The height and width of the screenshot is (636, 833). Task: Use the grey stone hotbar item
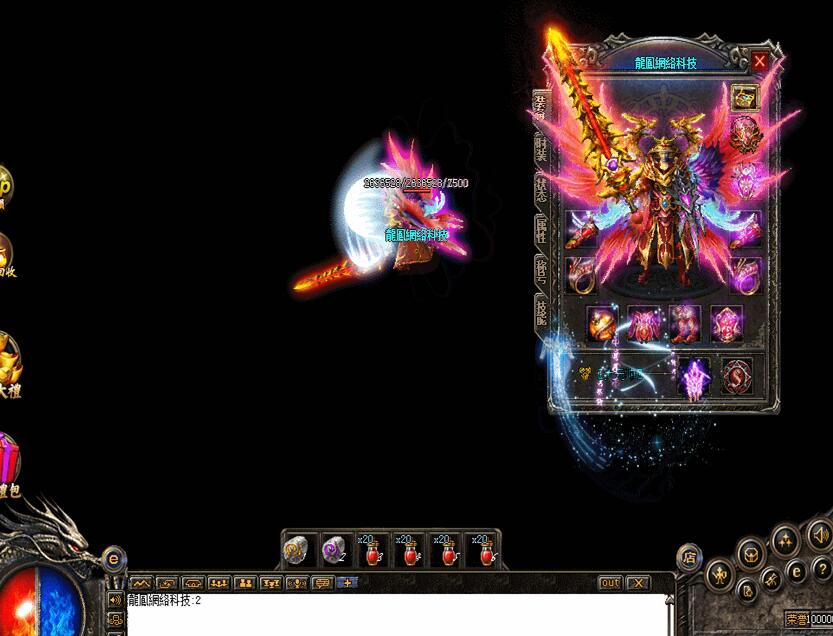(x=296, y=551)
